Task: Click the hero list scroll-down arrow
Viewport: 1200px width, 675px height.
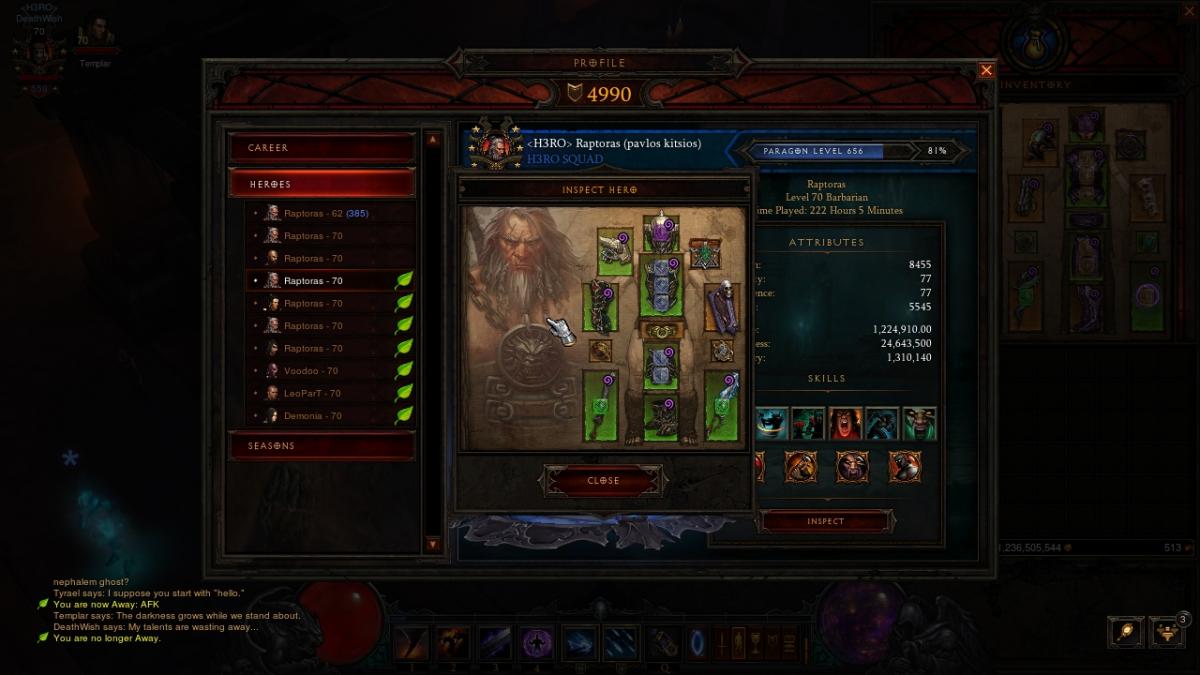Action: tap(432, 544)
